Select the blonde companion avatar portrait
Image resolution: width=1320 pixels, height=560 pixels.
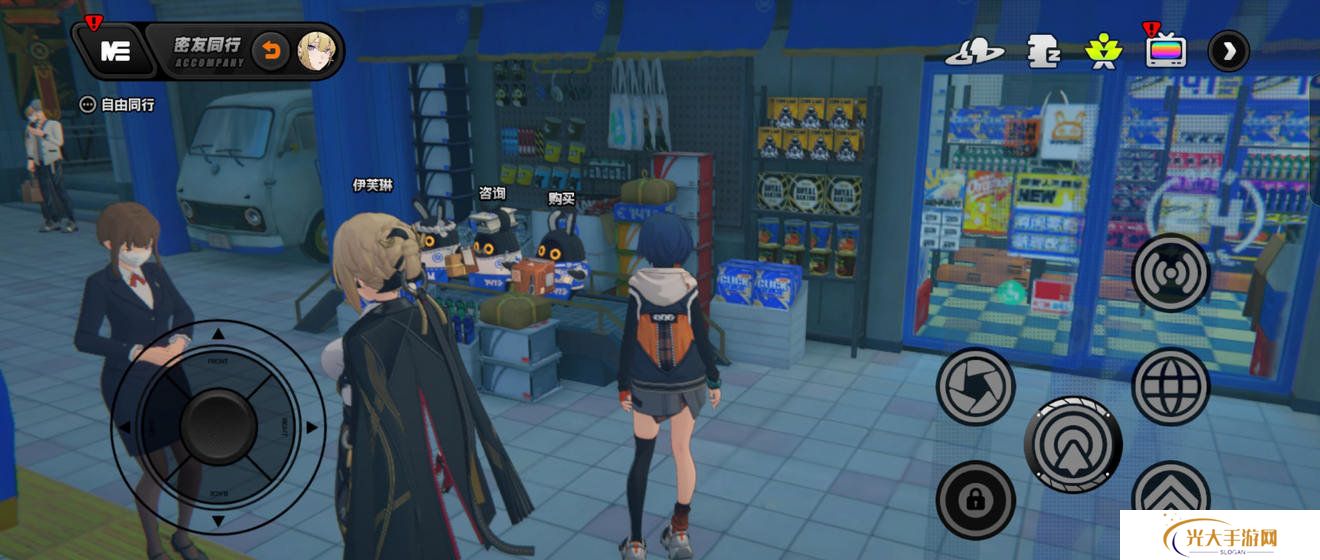tap(315, 51)
